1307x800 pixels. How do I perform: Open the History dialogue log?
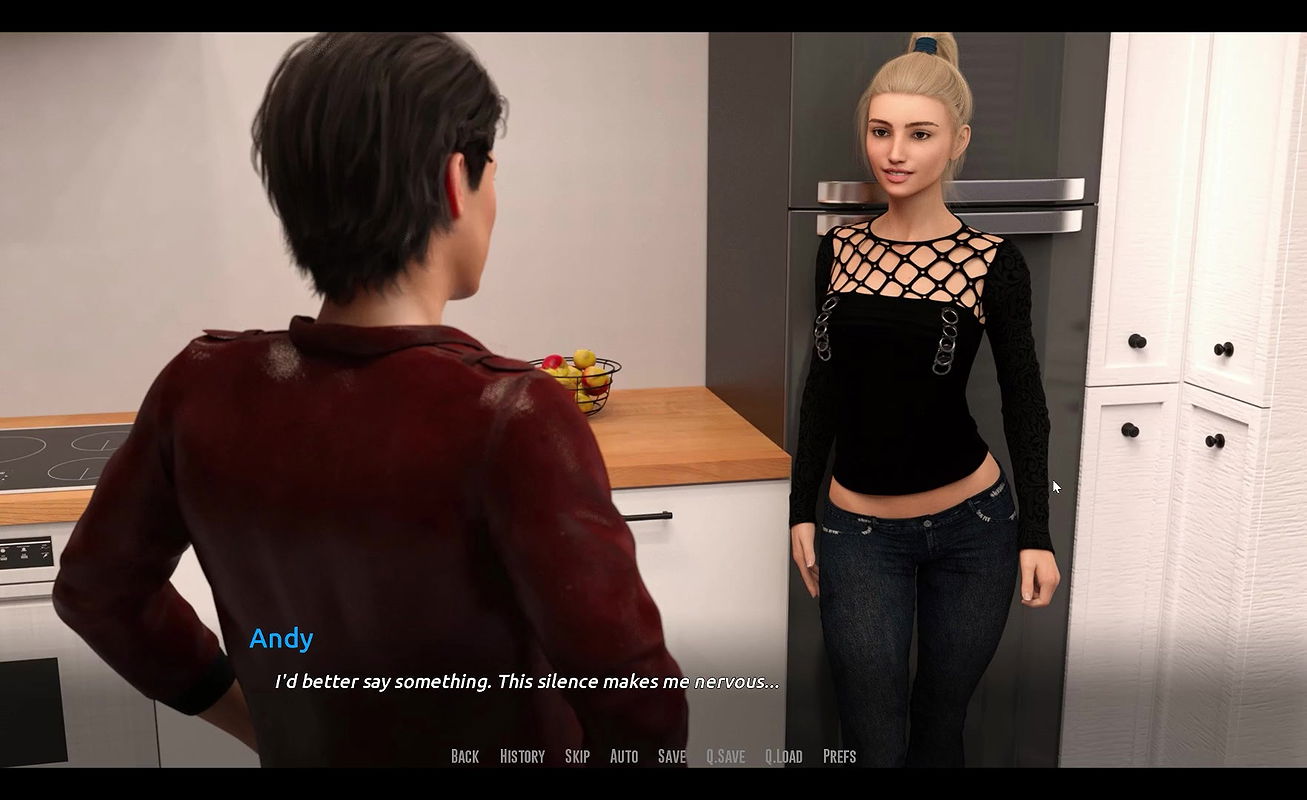(x=522, y=756)
